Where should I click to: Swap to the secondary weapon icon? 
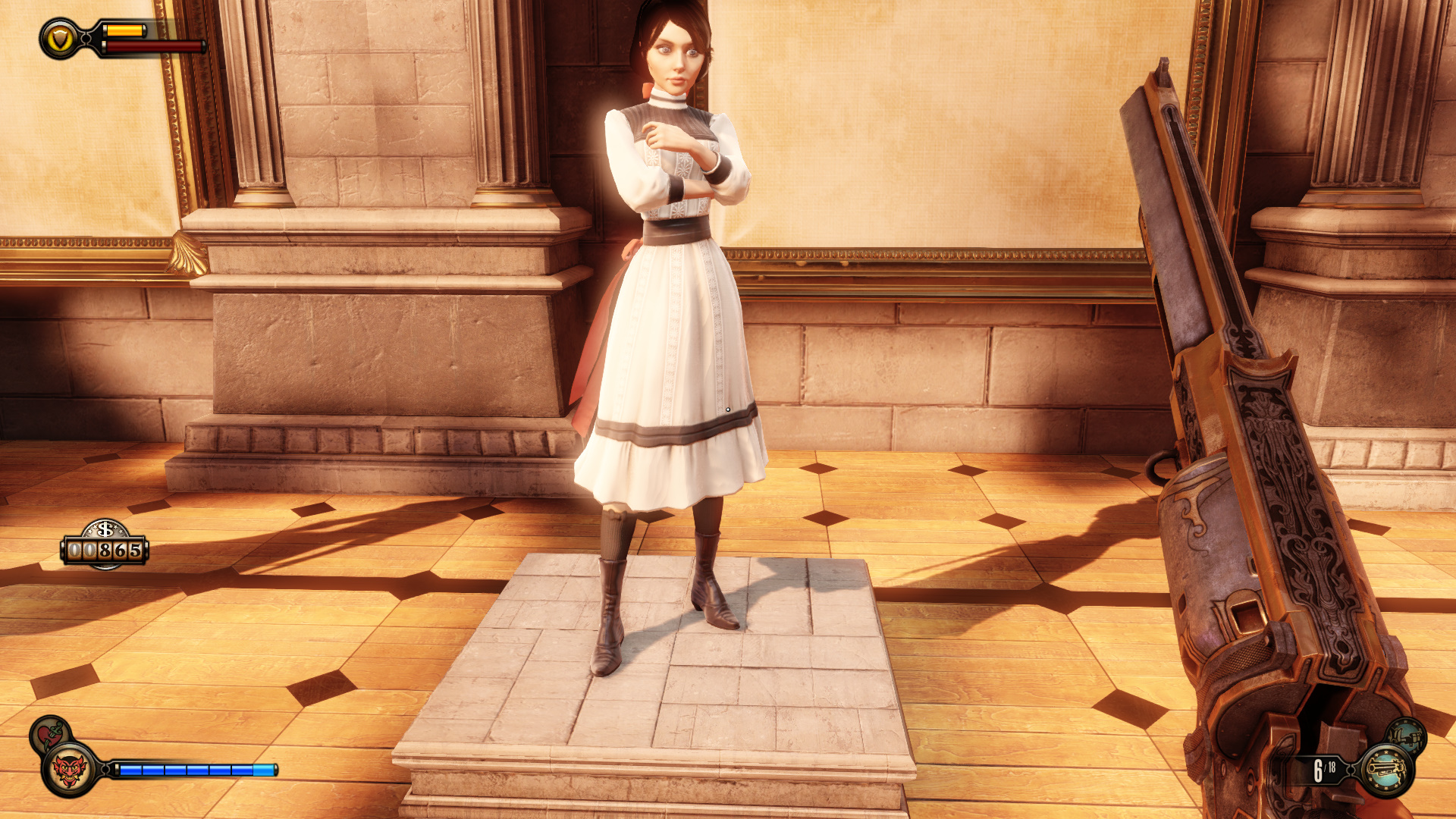[x=1405, y=734]
